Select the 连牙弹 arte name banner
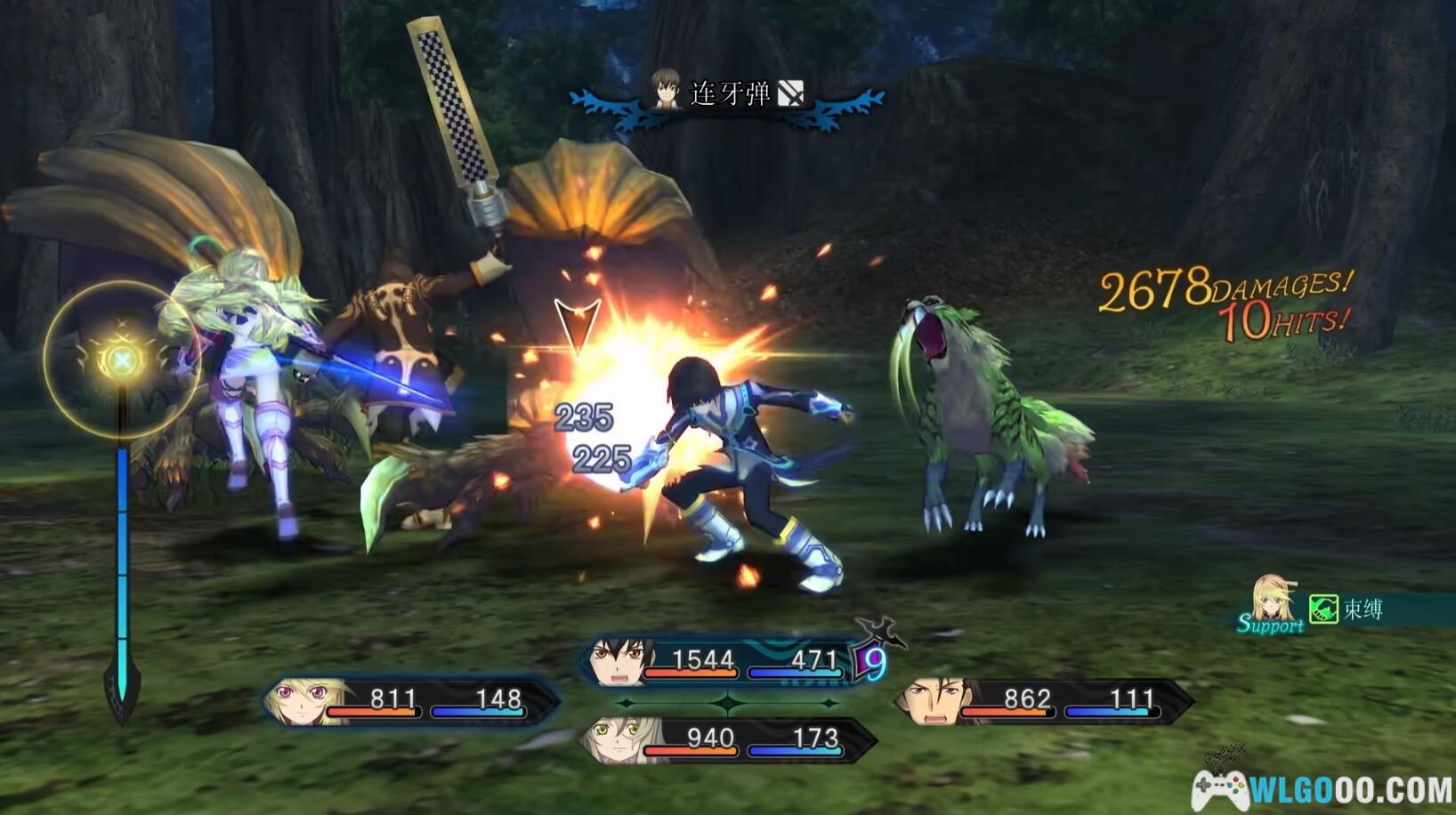 pos(728,93)
